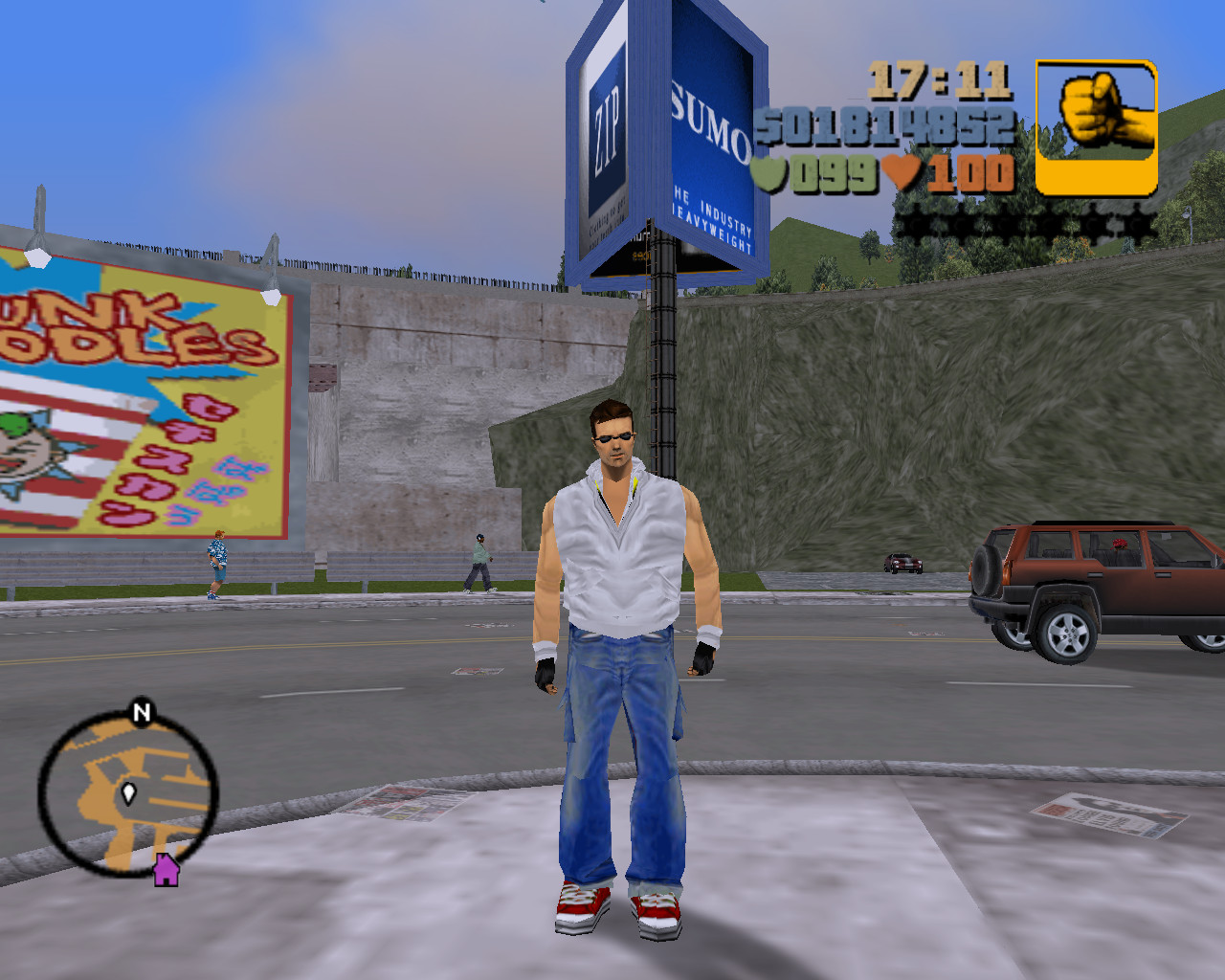The image size is (1225, 980).
Task: Click the white player marker on the radar
Action: point(127,792)
